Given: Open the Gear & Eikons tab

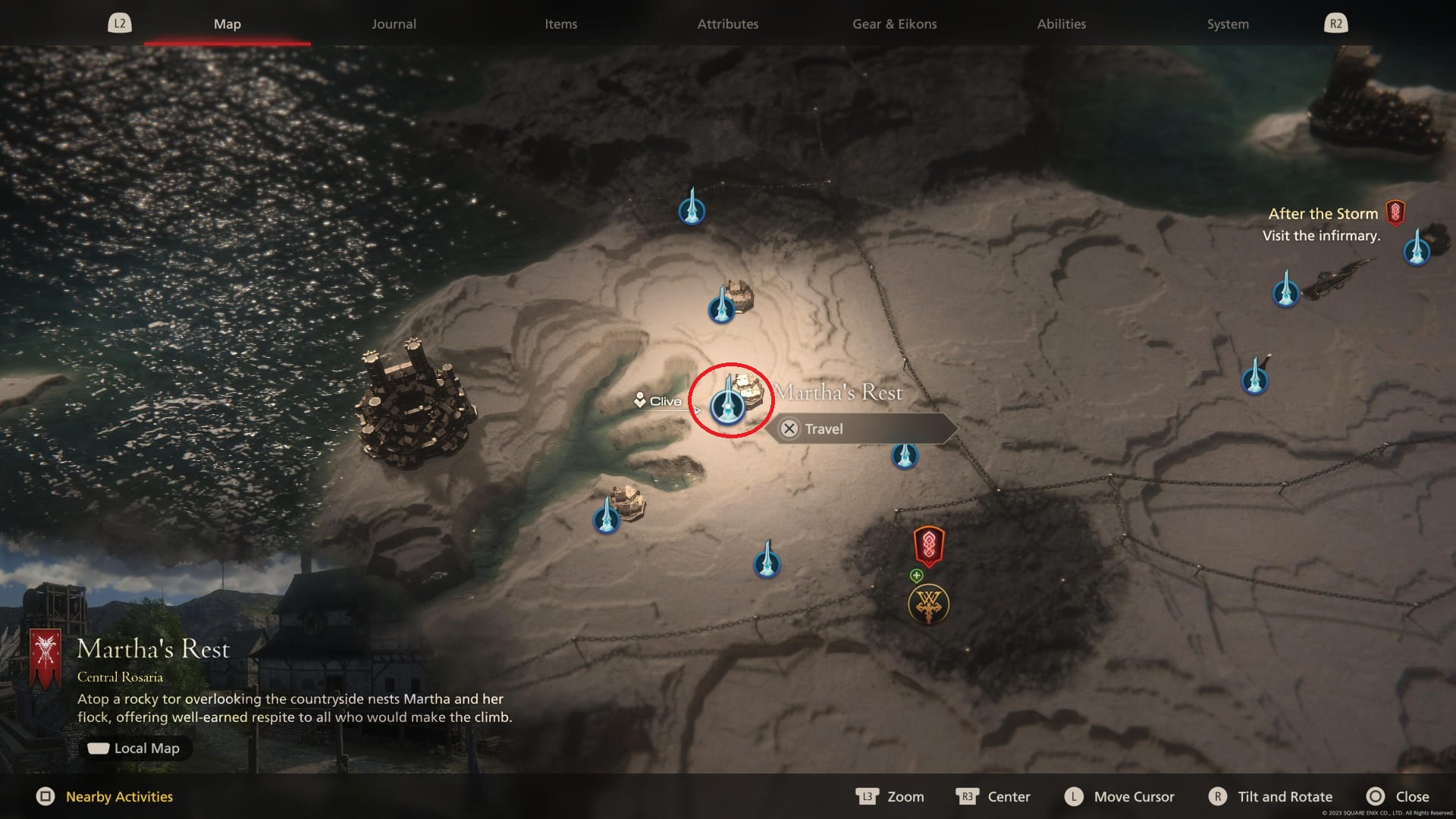Looking at the screenshot, I should (895, 24).
